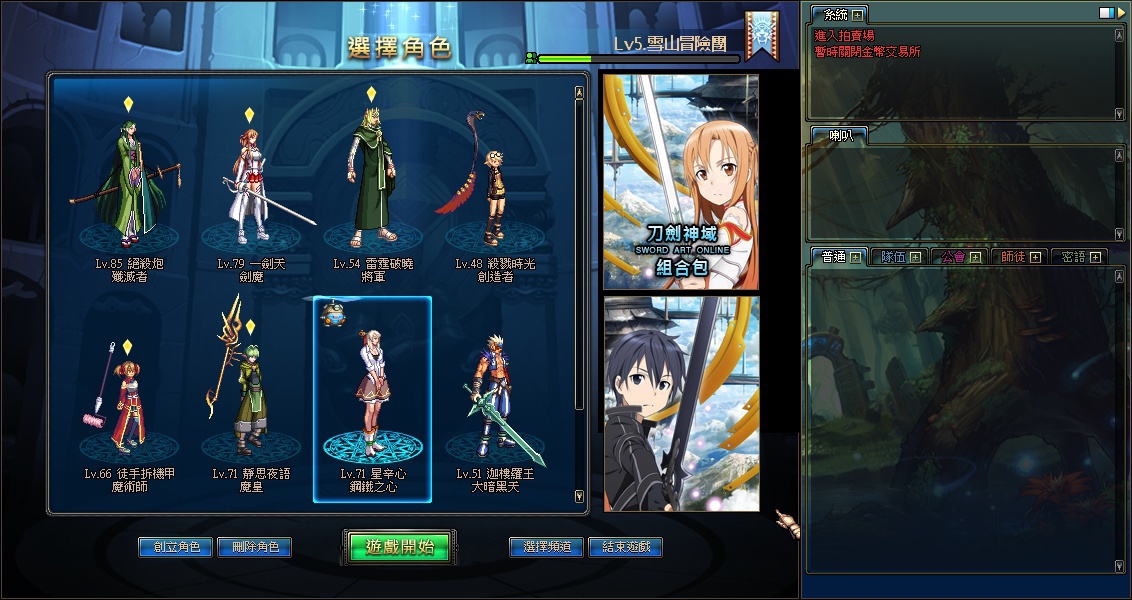1132x600 pixels.
Task: Switch to the 普通 chat tab
Action: pos(833,257)
